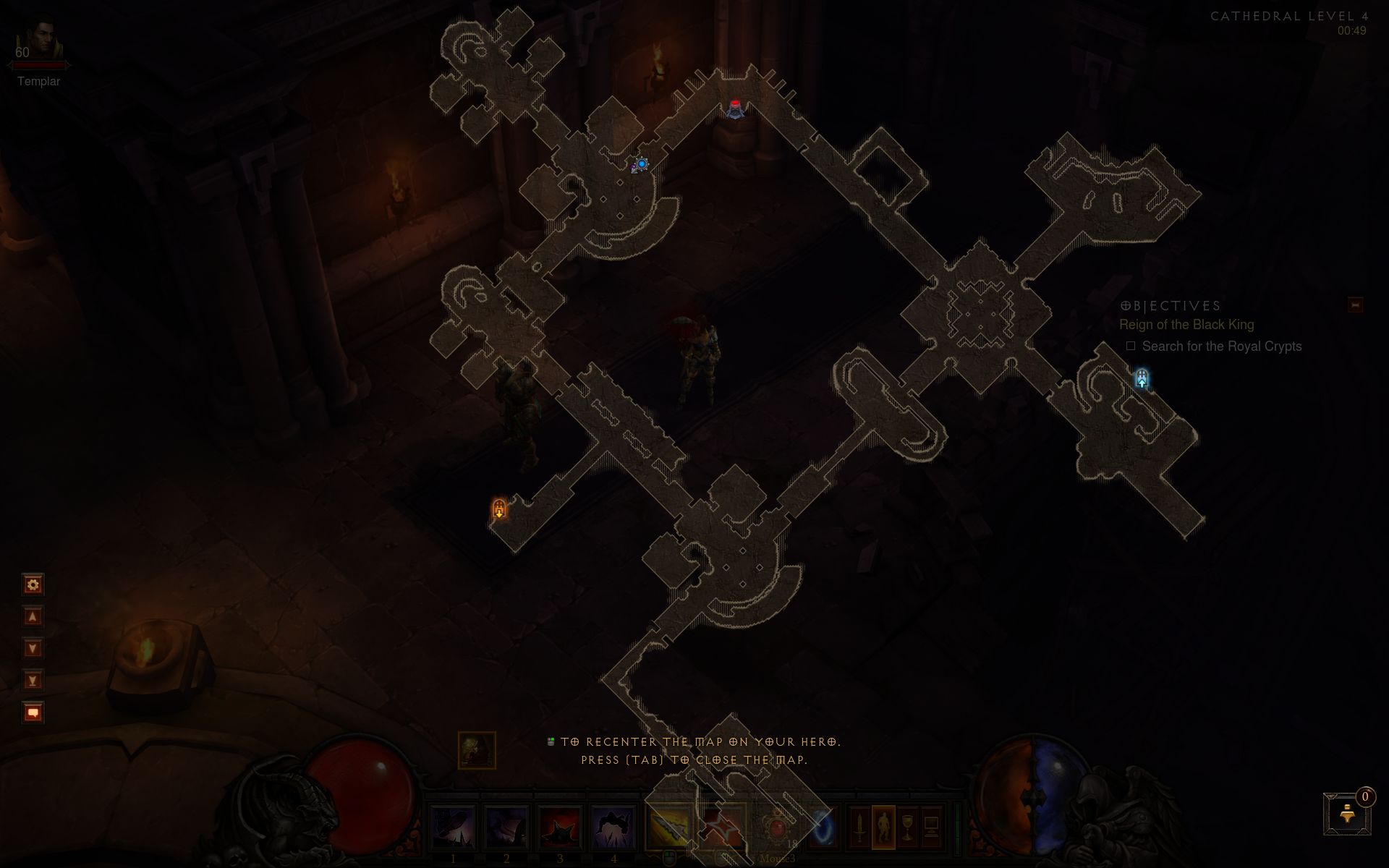Click the single chat scroll-down arrow button

[33, 648]
